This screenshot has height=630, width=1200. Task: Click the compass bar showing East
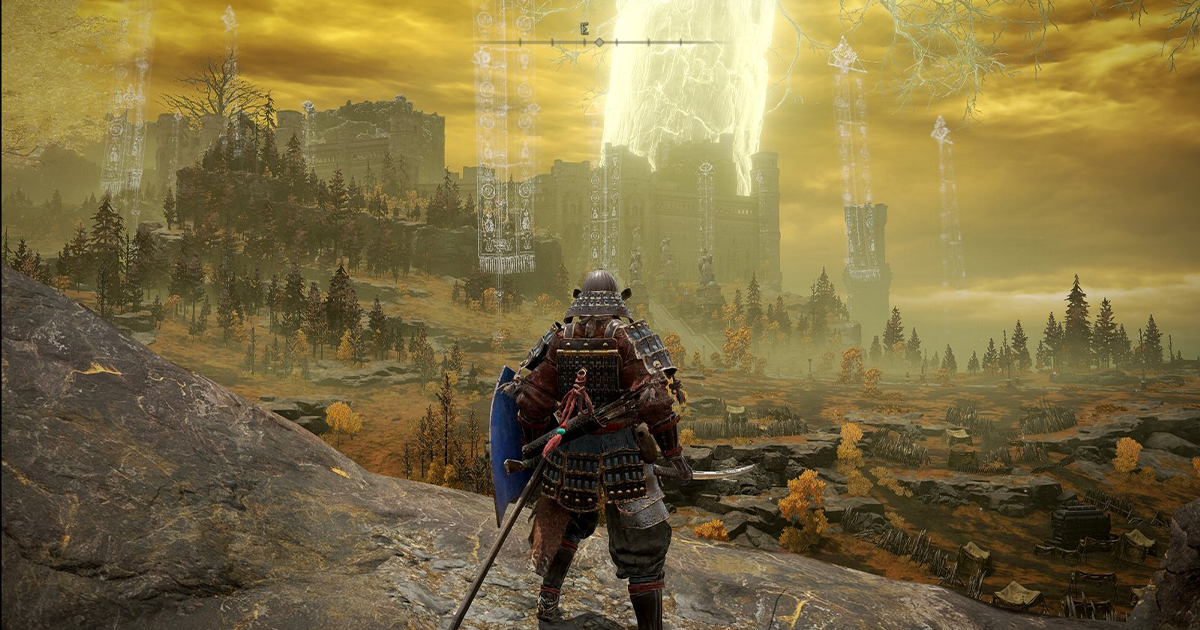coord(600,42)
